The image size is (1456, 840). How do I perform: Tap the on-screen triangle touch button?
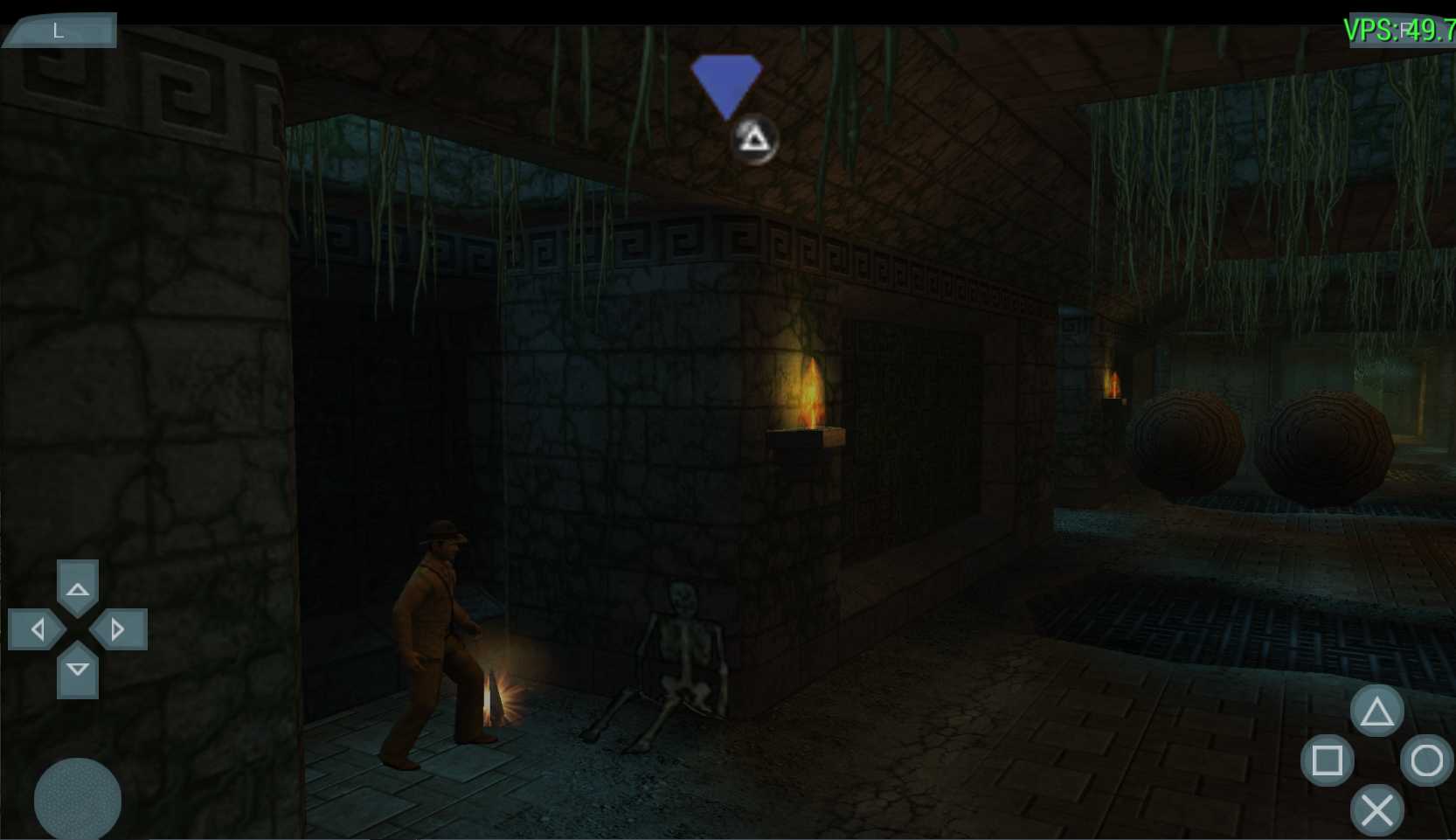pos(1376,711)
